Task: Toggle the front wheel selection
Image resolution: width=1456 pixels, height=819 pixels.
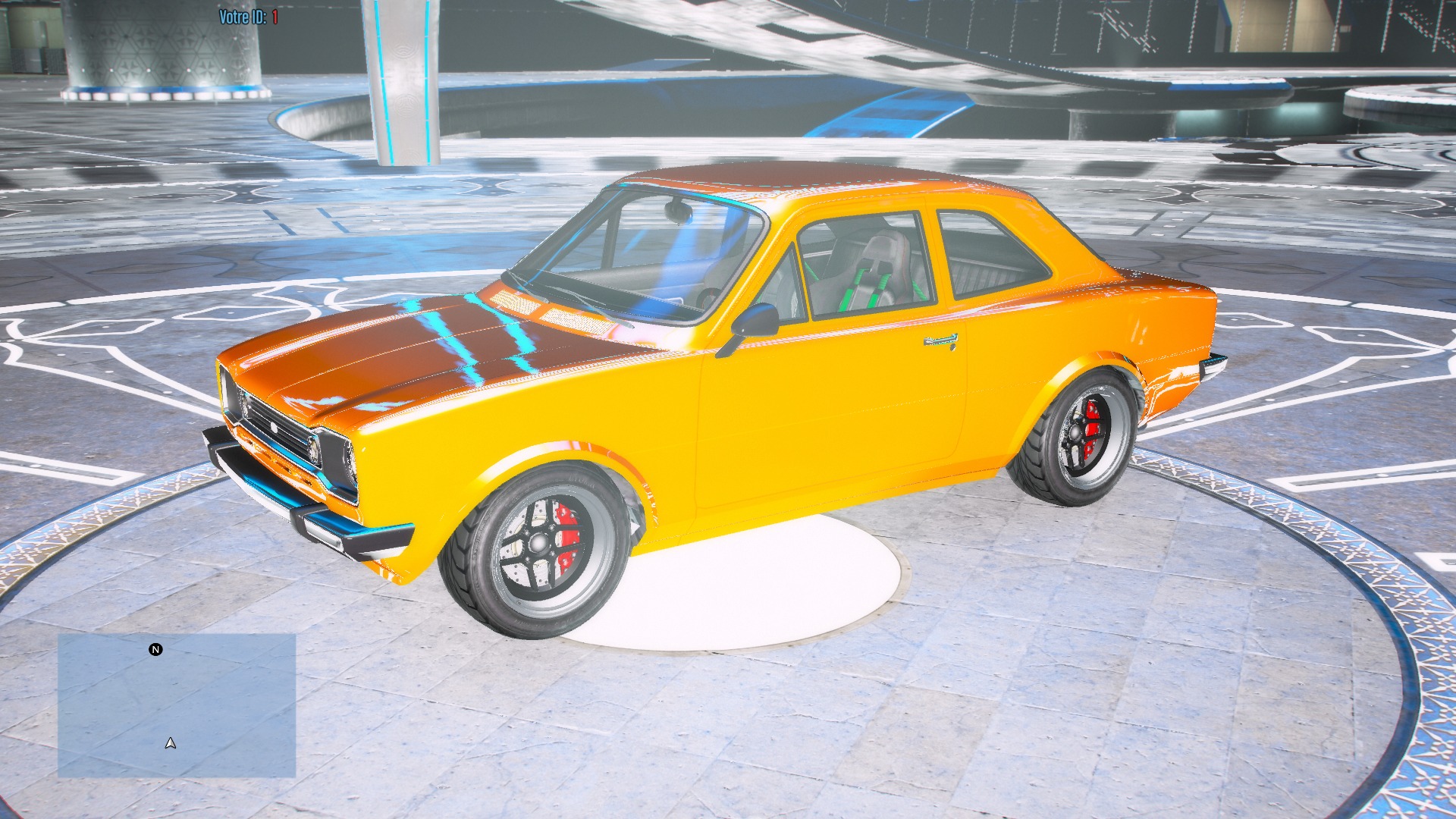Action: 539,542
